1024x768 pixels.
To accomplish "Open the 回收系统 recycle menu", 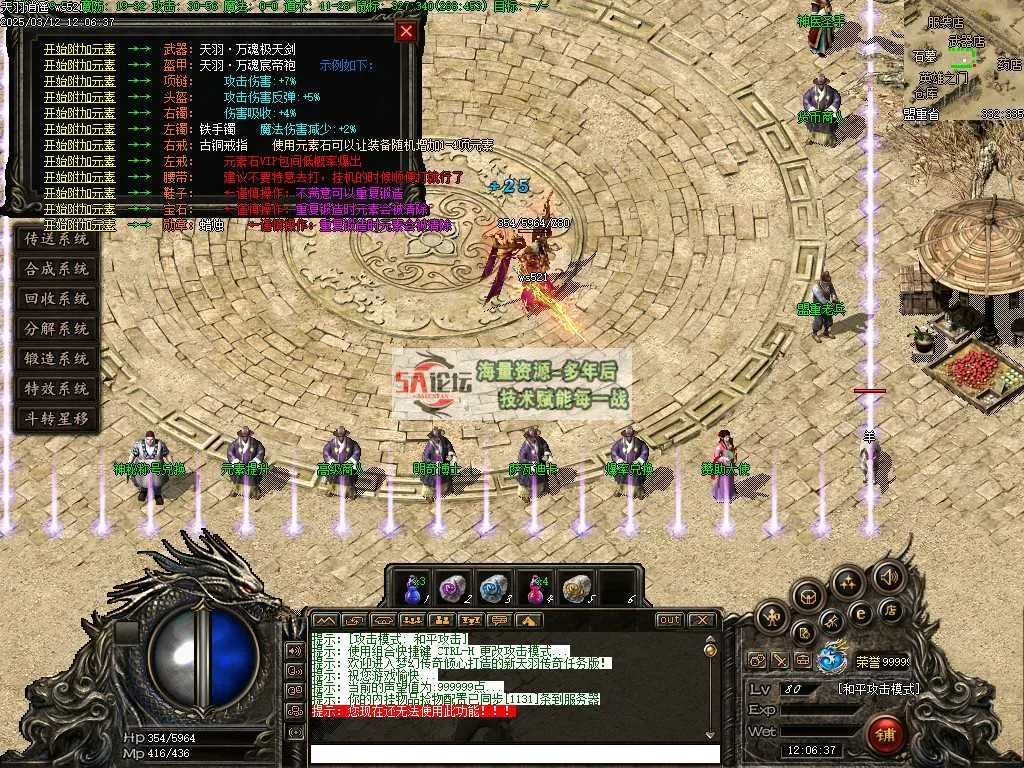I will (57, 299).
